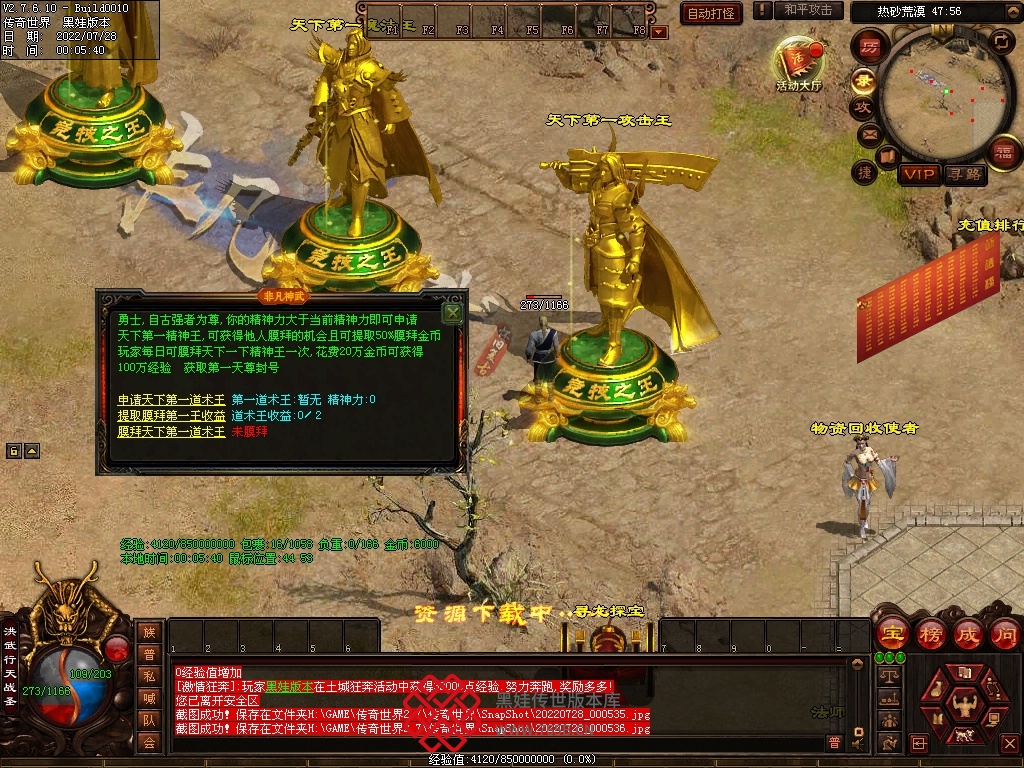Show the 榜 rankings button
The image size is (1024, 768).
[930, 633]
